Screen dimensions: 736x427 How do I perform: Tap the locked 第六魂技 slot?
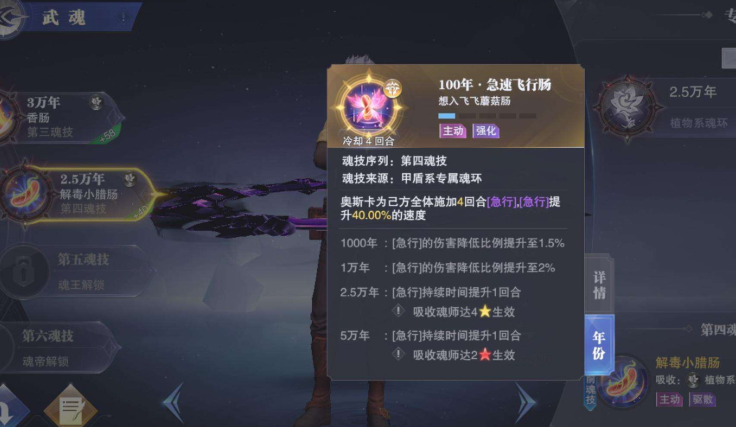(x=60, y=343)
